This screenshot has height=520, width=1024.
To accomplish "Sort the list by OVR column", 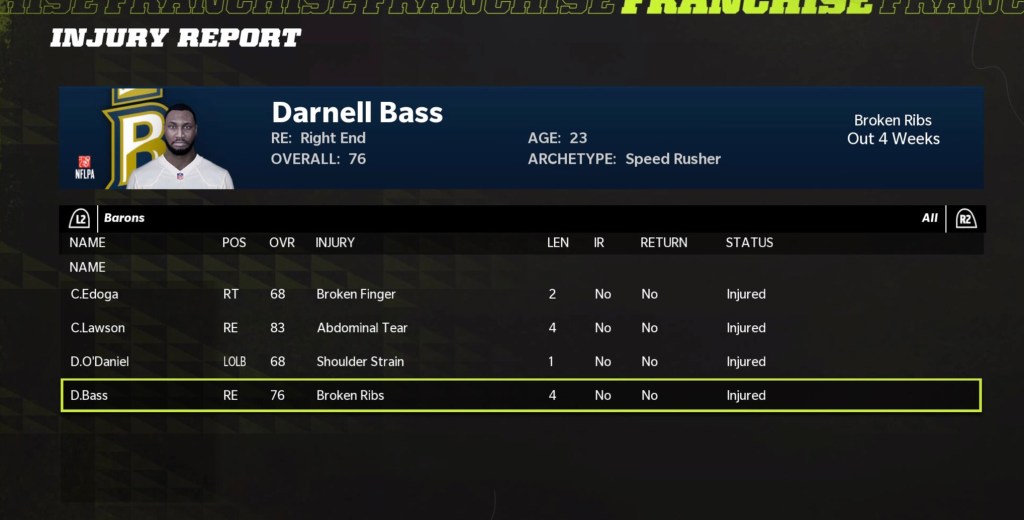I will (x=281, y=242).
